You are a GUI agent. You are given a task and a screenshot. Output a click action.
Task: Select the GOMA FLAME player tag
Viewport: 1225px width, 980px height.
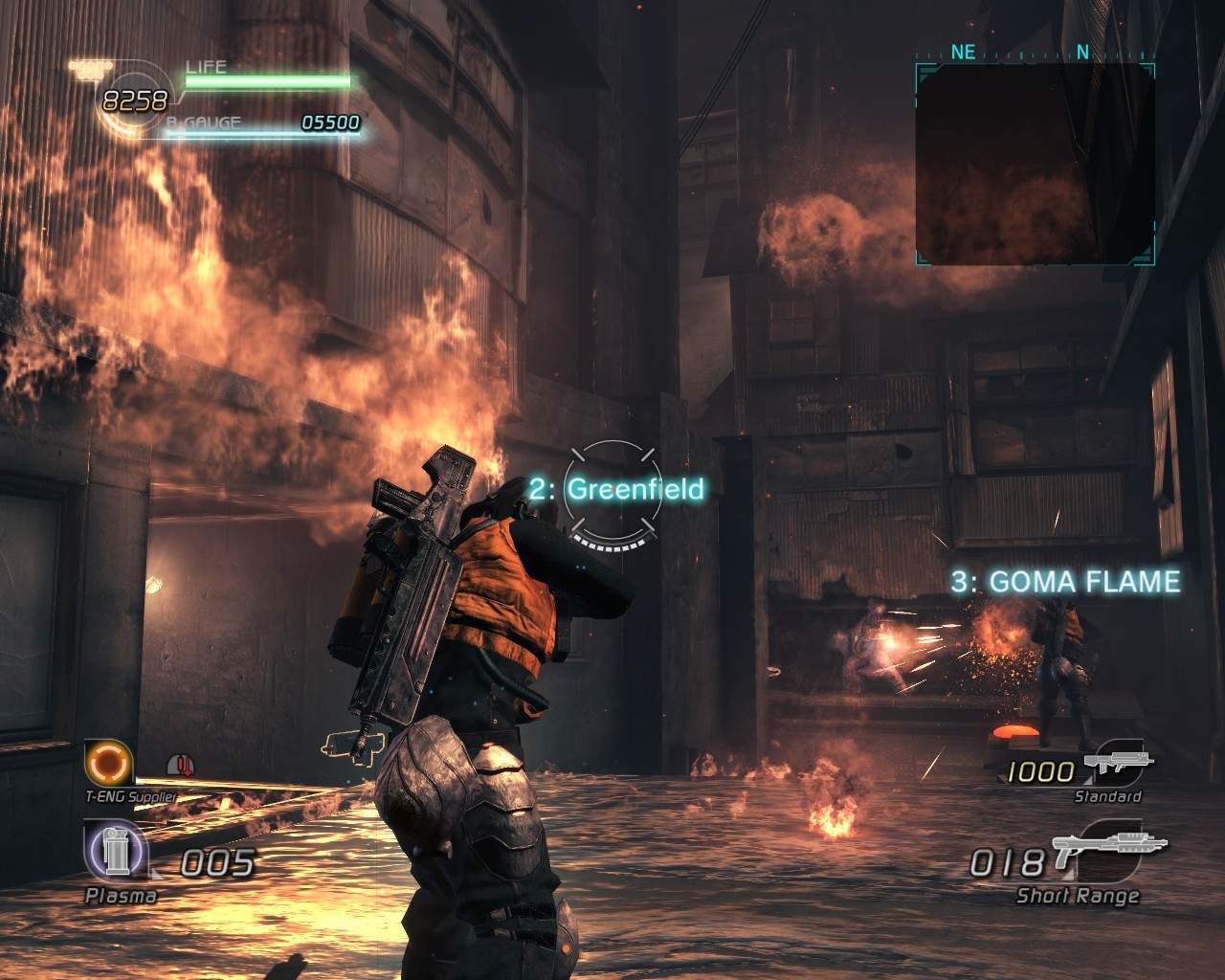click(1065, 581)
